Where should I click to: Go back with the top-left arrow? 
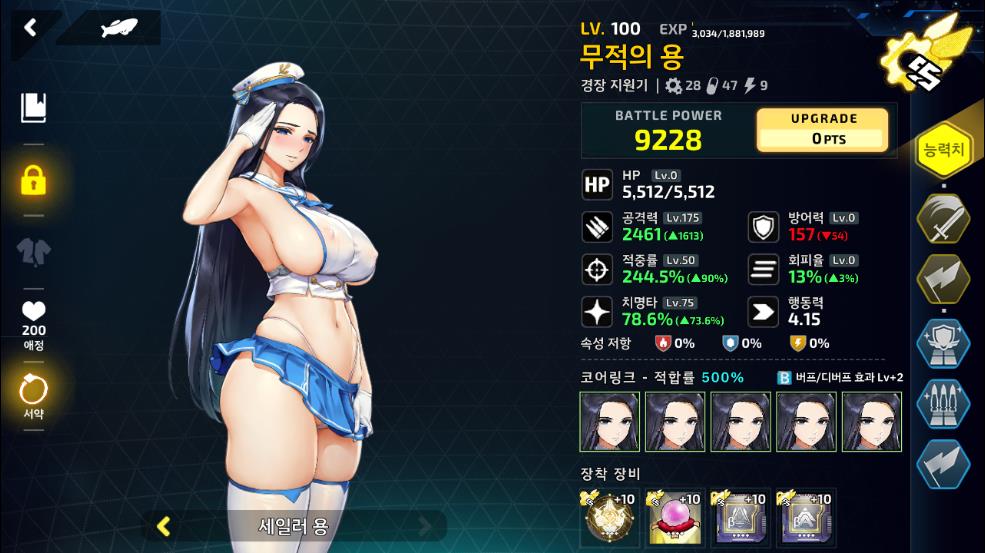pyautogui.click(x=30, y=27)
